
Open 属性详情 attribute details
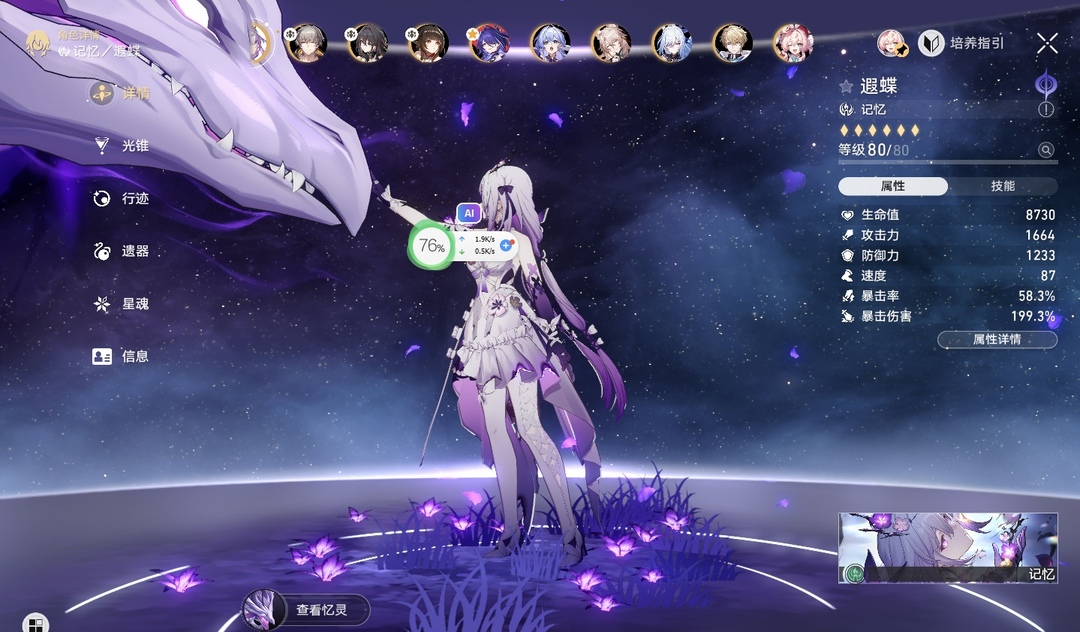tap(997, 340)
